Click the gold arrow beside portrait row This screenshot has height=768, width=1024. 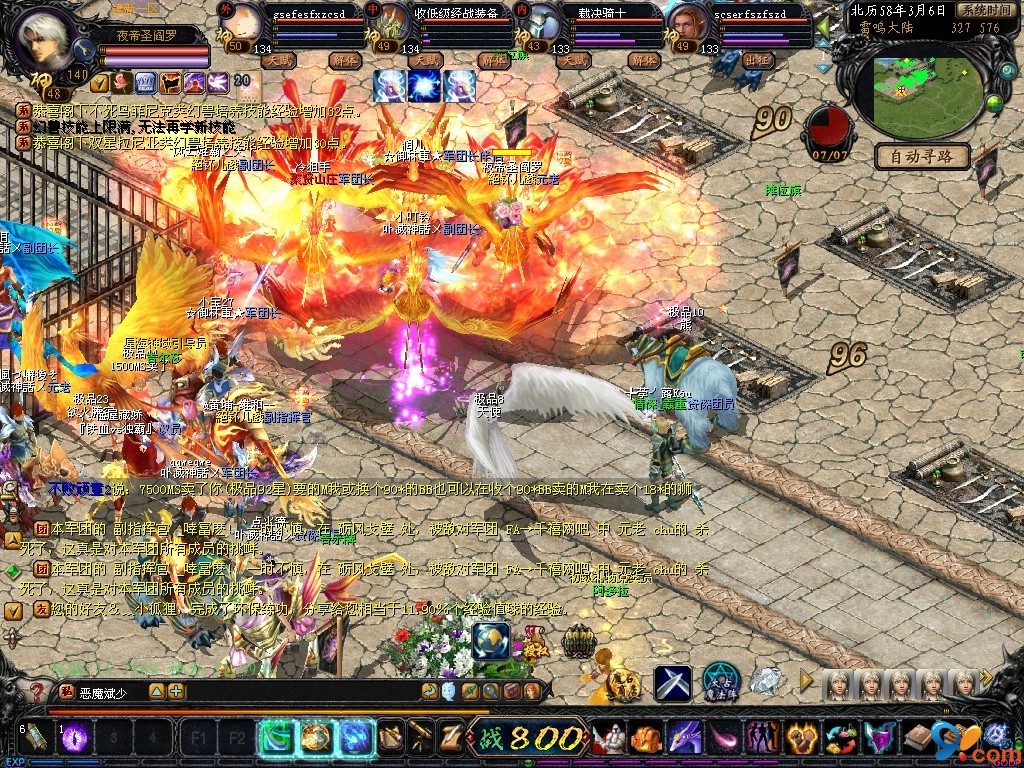tap(806, 682)
